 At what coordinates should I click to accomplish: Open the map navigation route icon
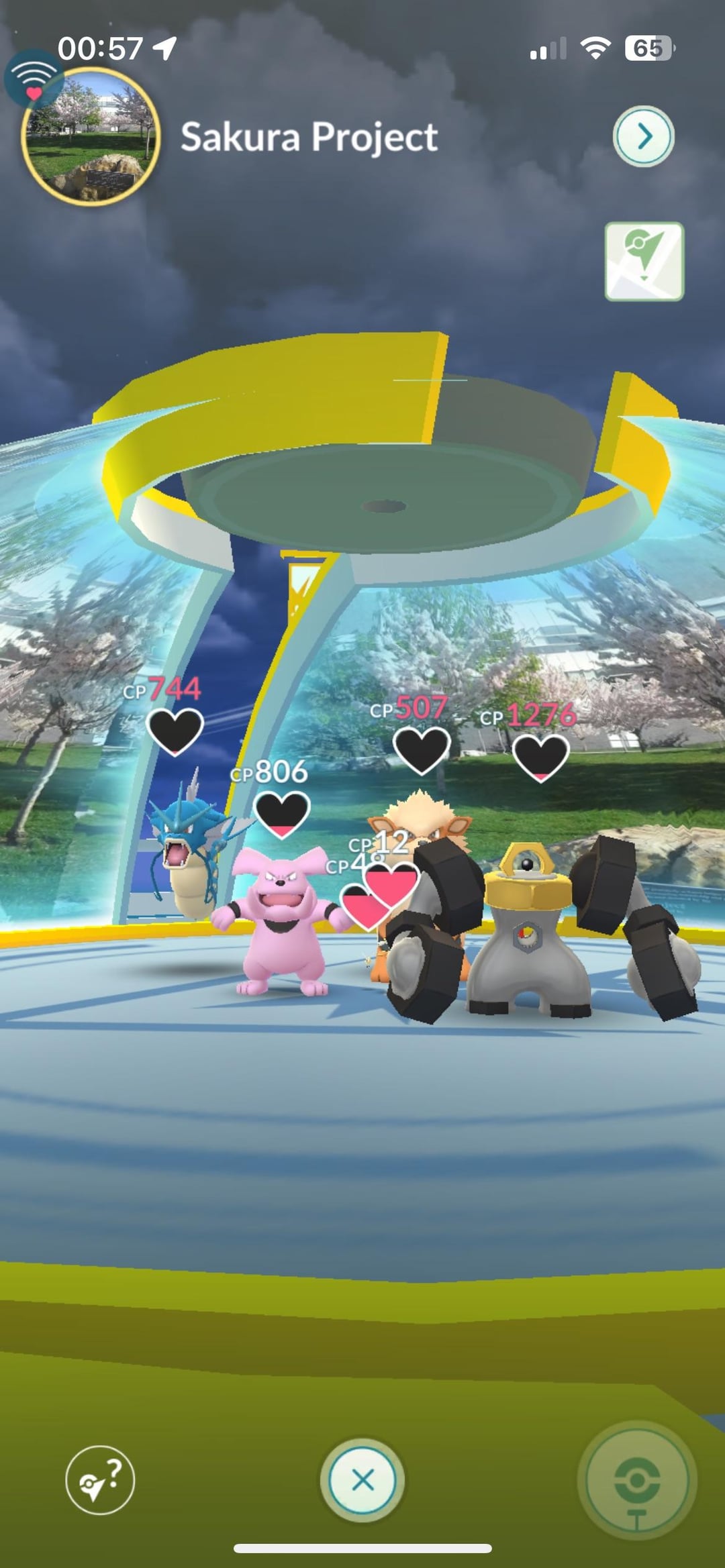[644, 261]
